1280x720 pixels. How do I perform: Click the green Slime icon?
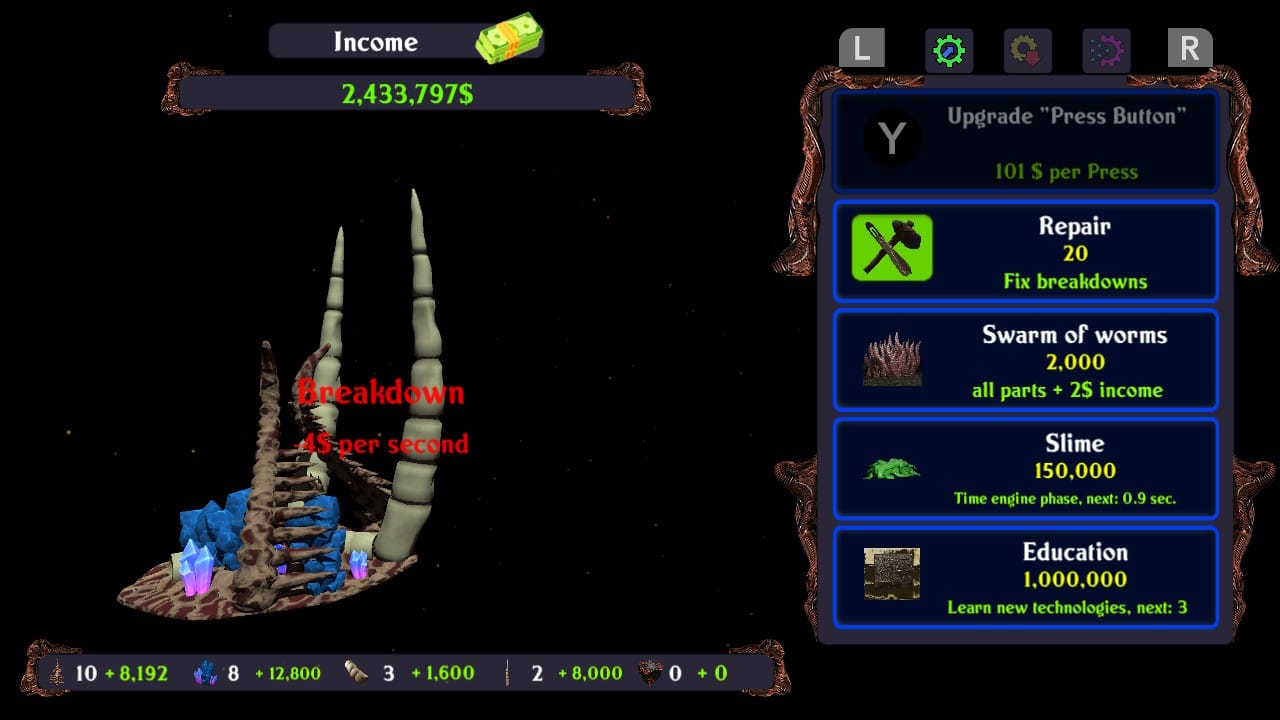click(x=891, y=469)
